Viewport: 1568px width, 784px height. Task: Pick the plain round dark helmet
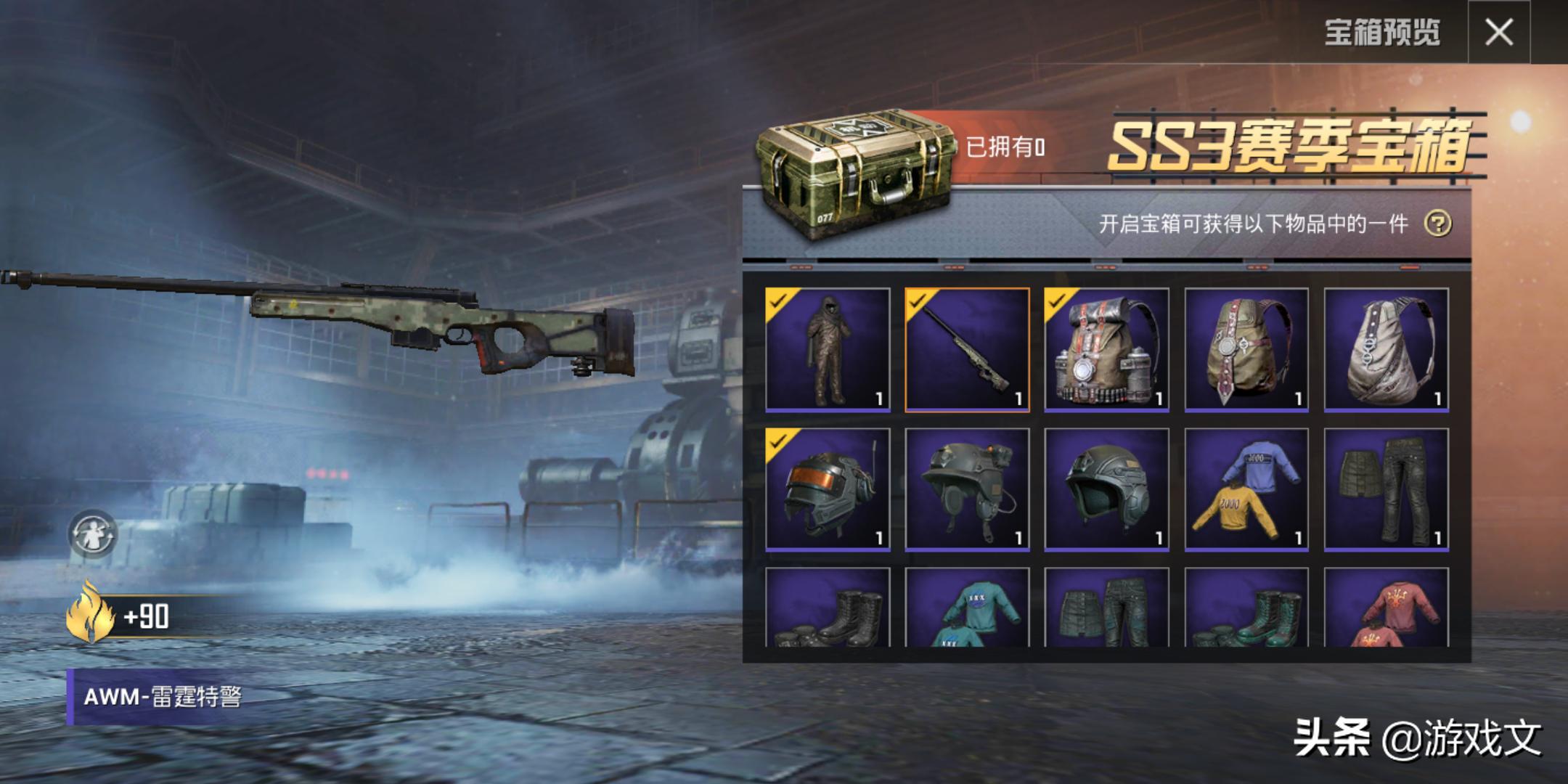(x=1106, y=489)
